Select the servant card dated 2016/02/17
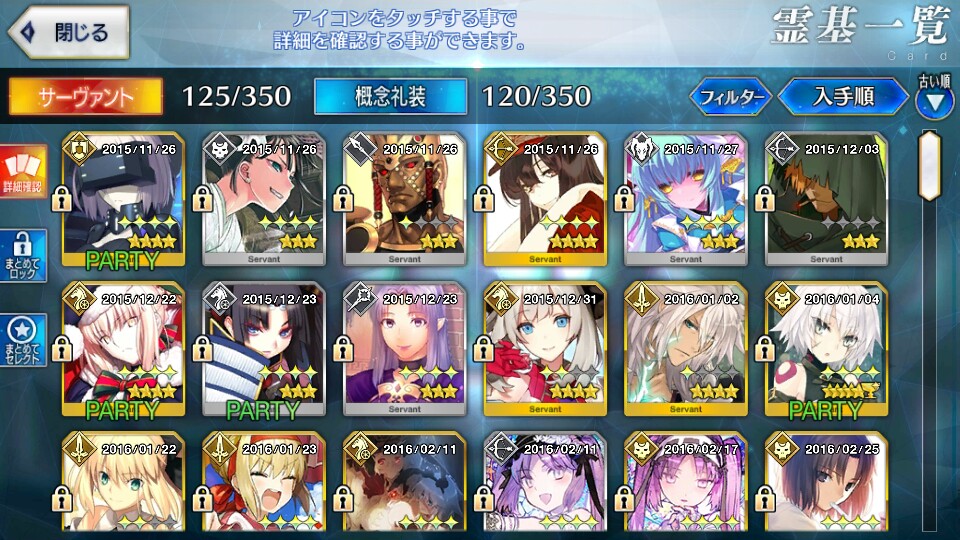This screenshot has width=960, height=540. coord(685,485)
